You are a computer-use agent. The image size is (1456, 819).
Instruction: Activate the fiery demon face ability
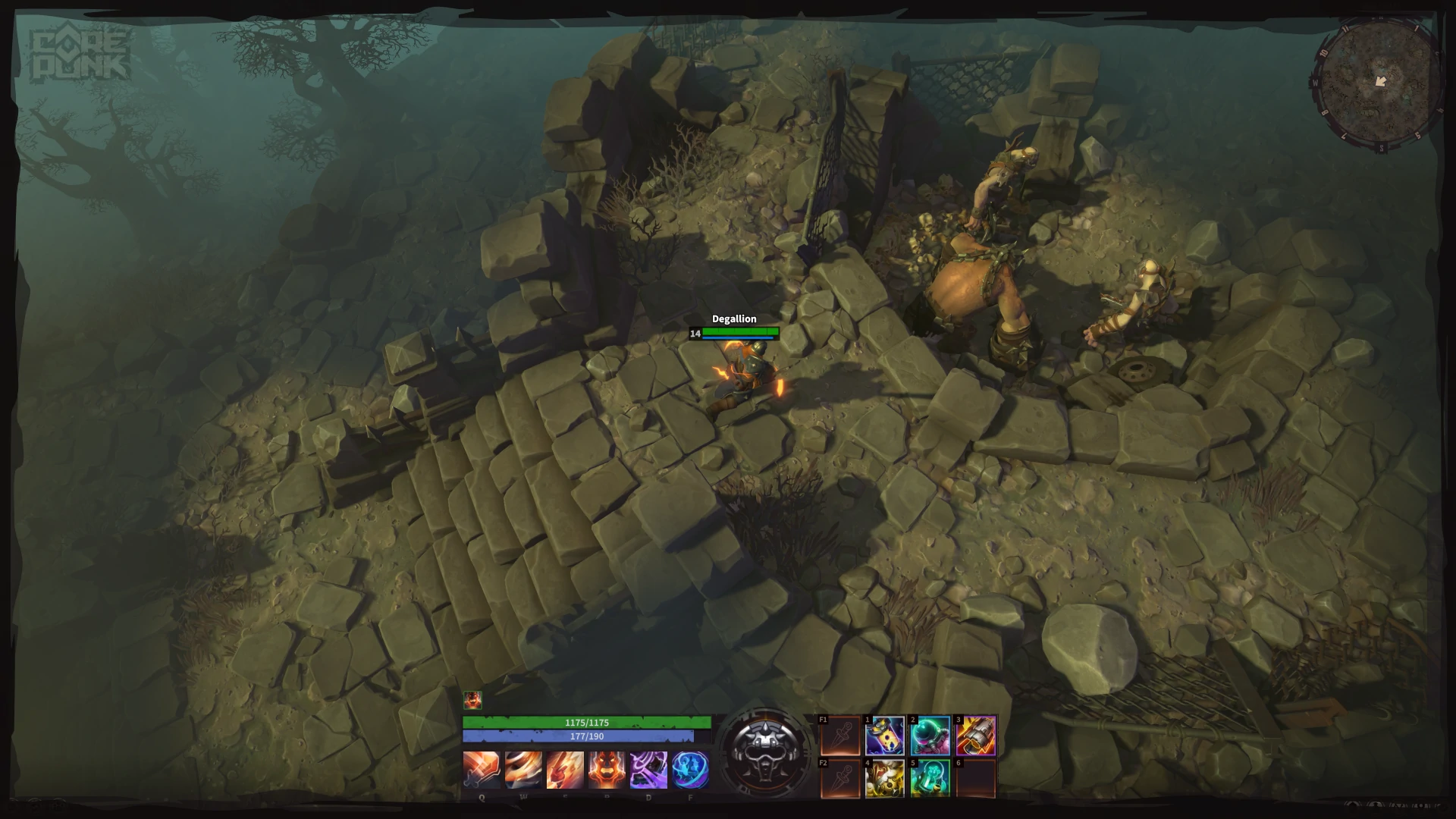607,770
